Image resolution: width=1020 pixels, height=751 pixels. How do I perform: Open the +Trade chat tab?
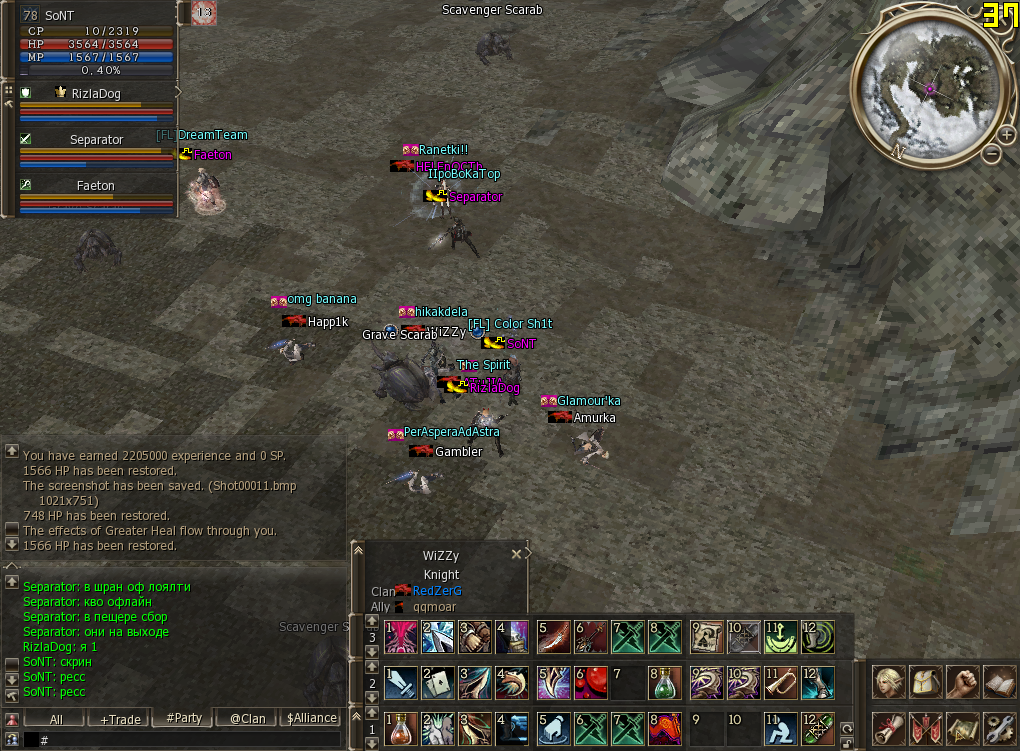pyautogui.click(x=119, y=718)
